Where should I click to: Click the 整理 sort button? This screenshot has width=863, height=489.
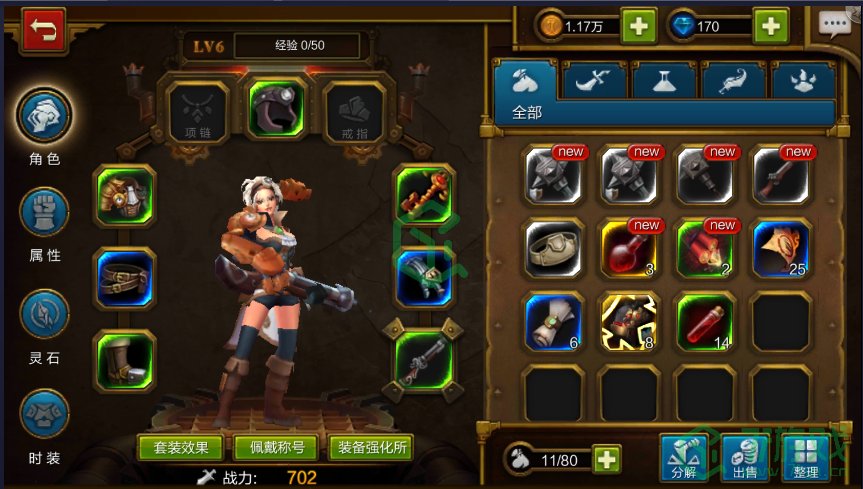pyautogui.click(x=806, y=459)
